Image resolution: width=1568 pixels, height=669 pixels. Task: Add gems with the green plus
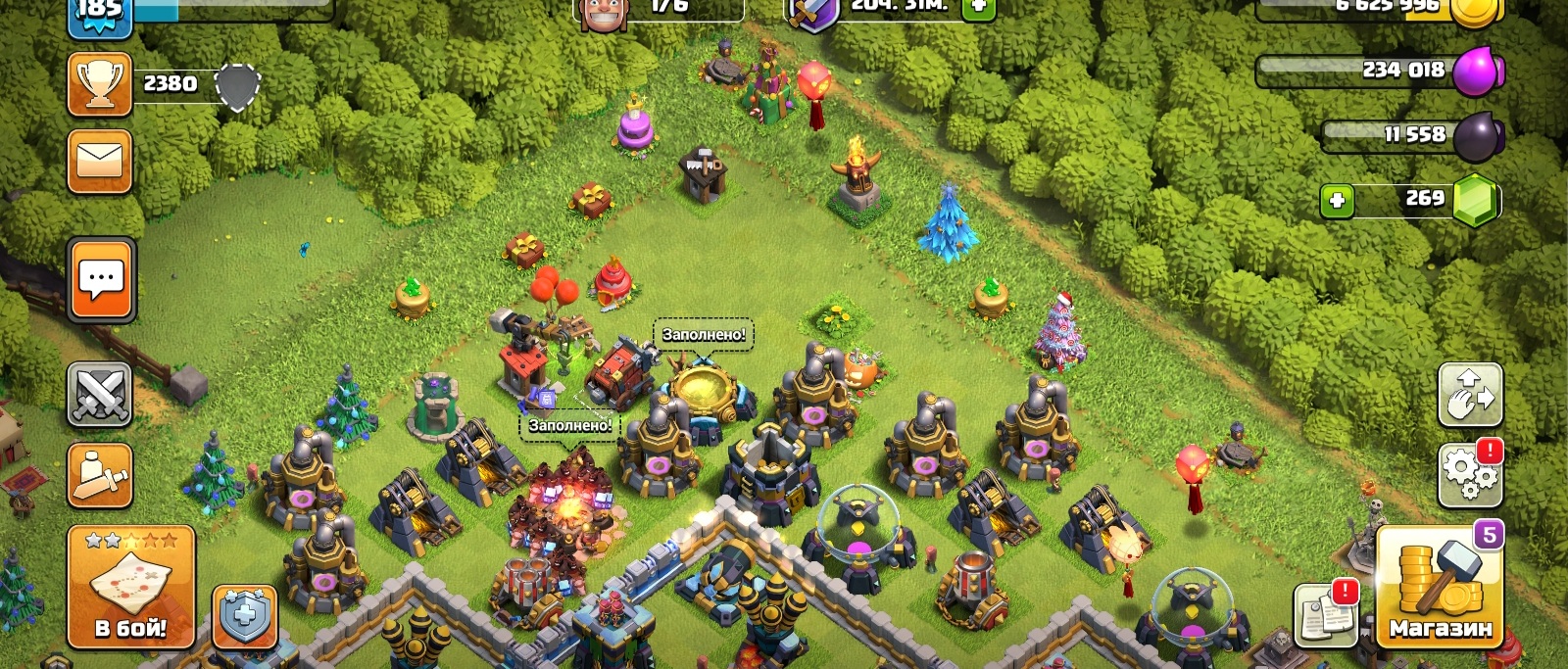coord(1337,201)
